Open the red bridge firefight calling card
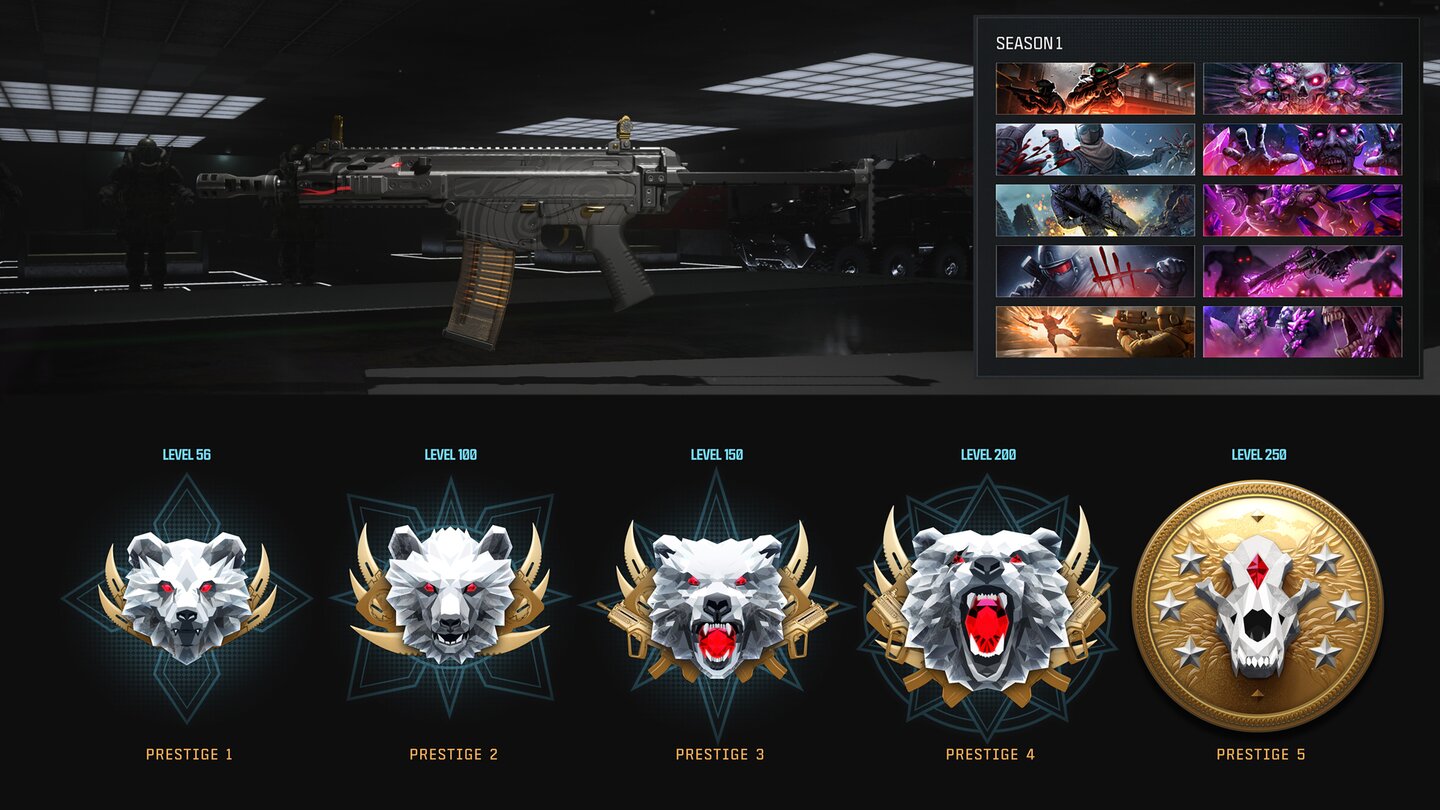Screen dimensions: 1440x810 pyautogui.click(x=1094, y=90)
